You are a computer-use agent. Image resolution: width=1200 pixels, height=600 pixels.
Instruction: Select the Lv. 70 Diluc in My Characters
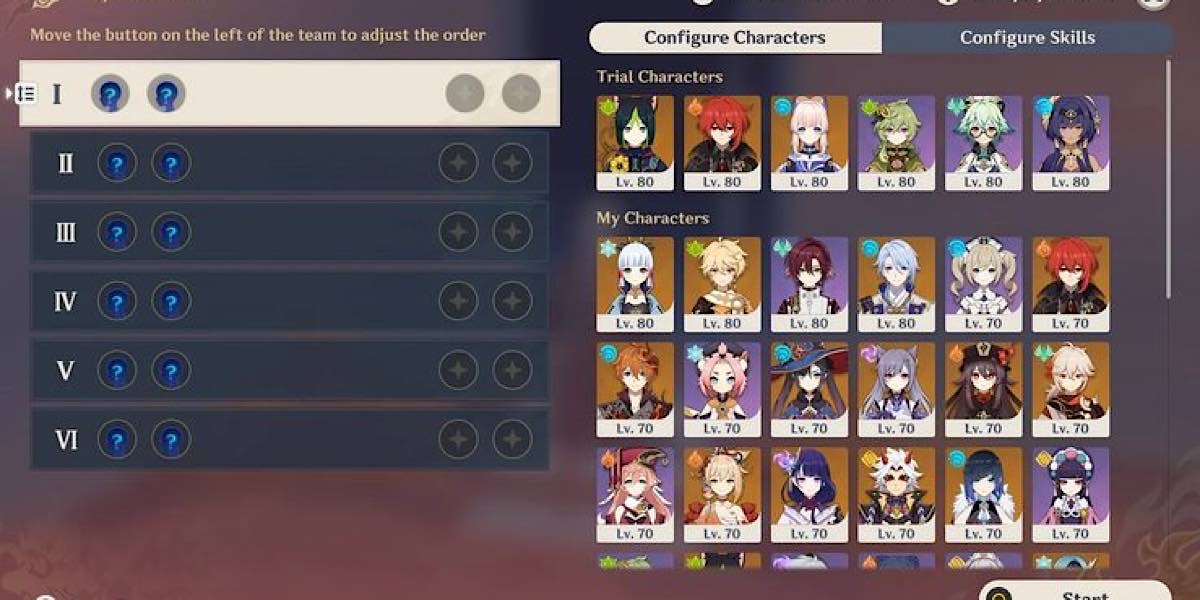click(x=1071, y=283)
